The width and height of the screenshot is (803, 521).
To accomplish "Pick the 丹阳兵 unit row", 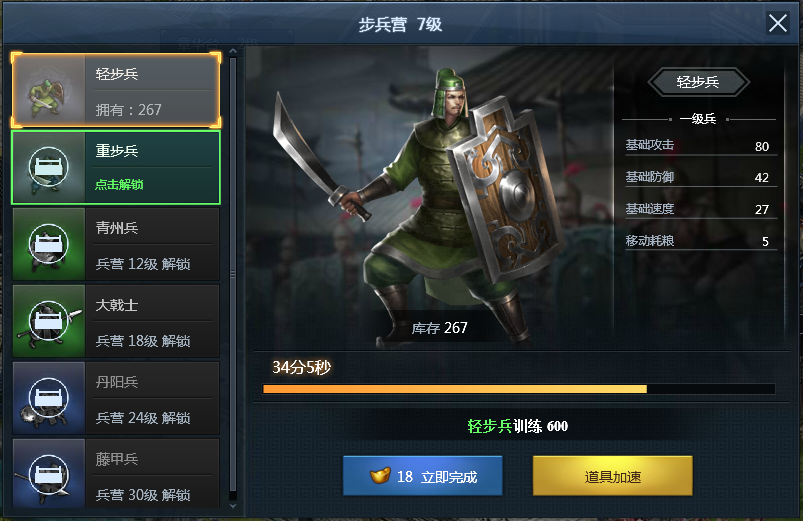I will [x=115, y=398].
